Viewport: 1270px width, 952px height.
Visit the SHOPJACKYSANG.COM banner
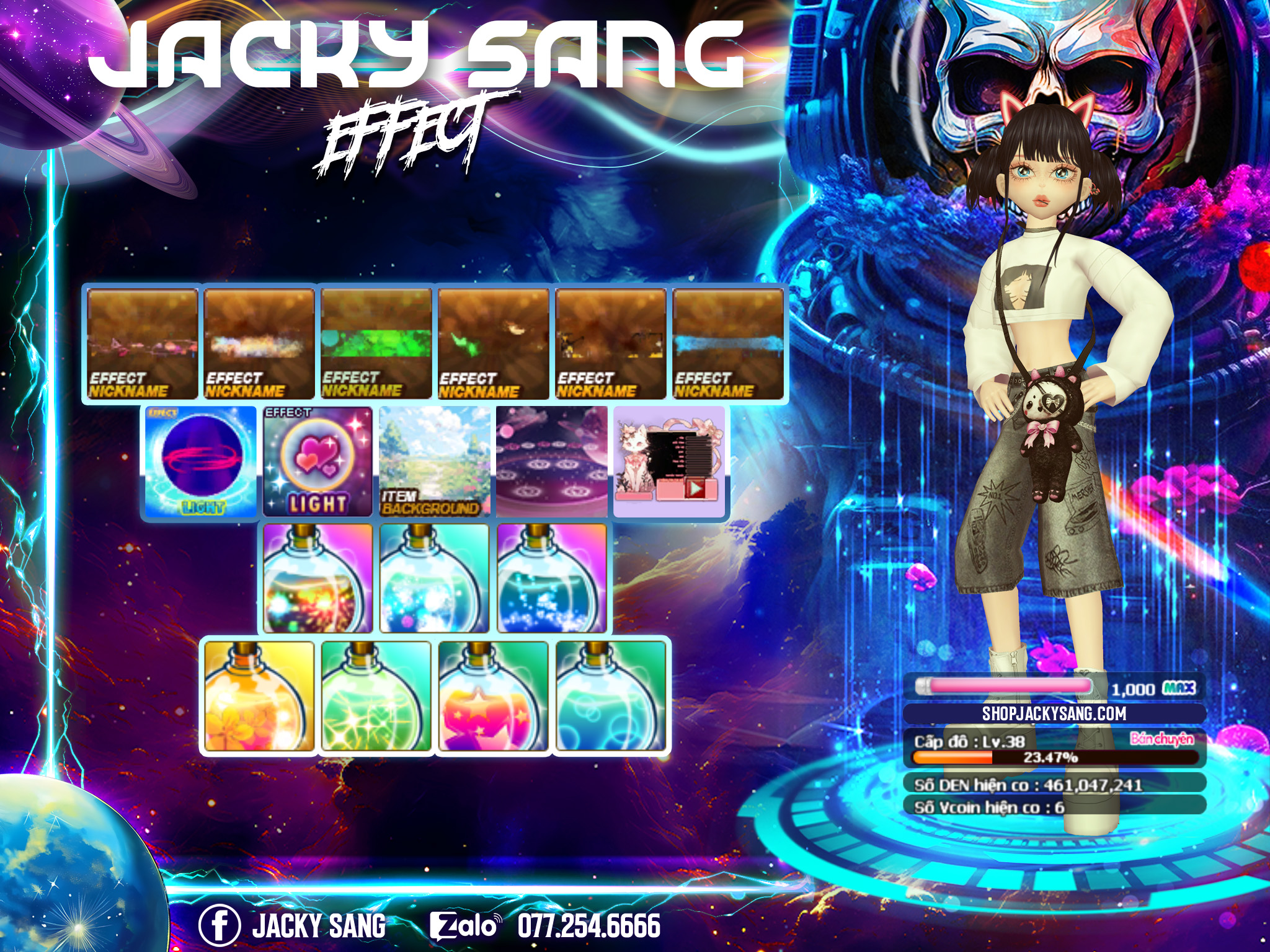1054,713
